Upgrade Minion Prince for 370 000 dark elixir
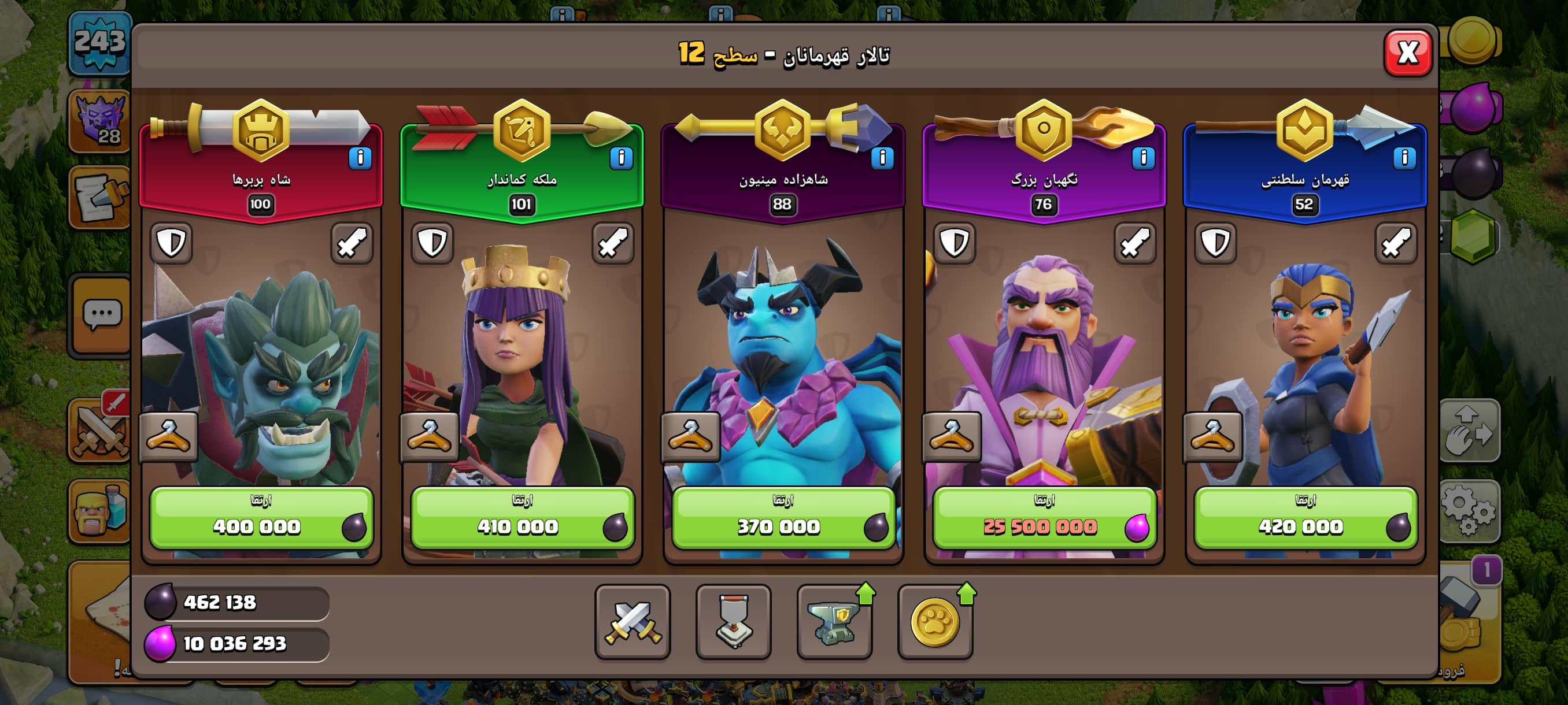1568x705 pixels. click(783, 518)
